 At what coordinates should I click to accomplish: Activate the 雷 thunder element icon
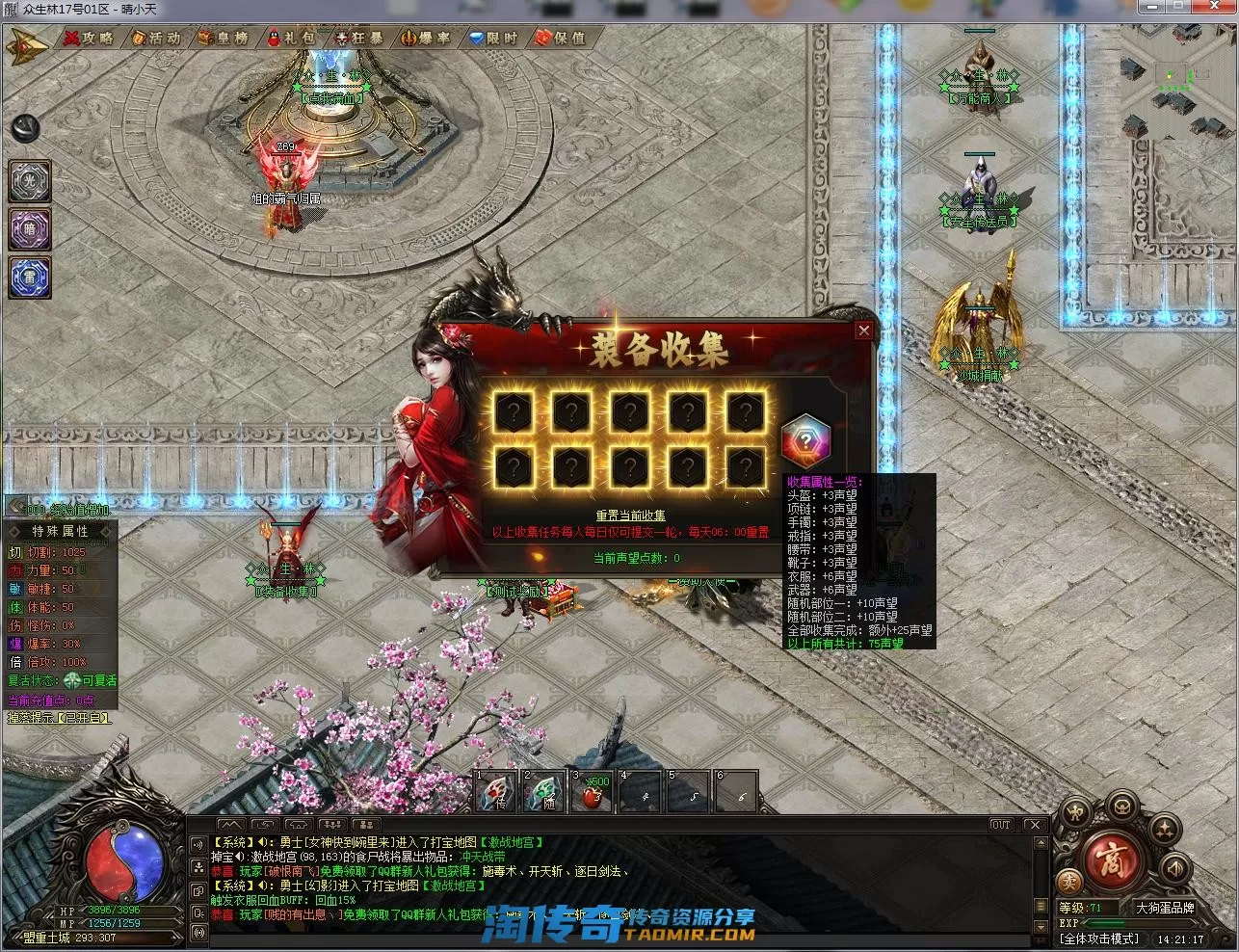[x=29, y=277]
